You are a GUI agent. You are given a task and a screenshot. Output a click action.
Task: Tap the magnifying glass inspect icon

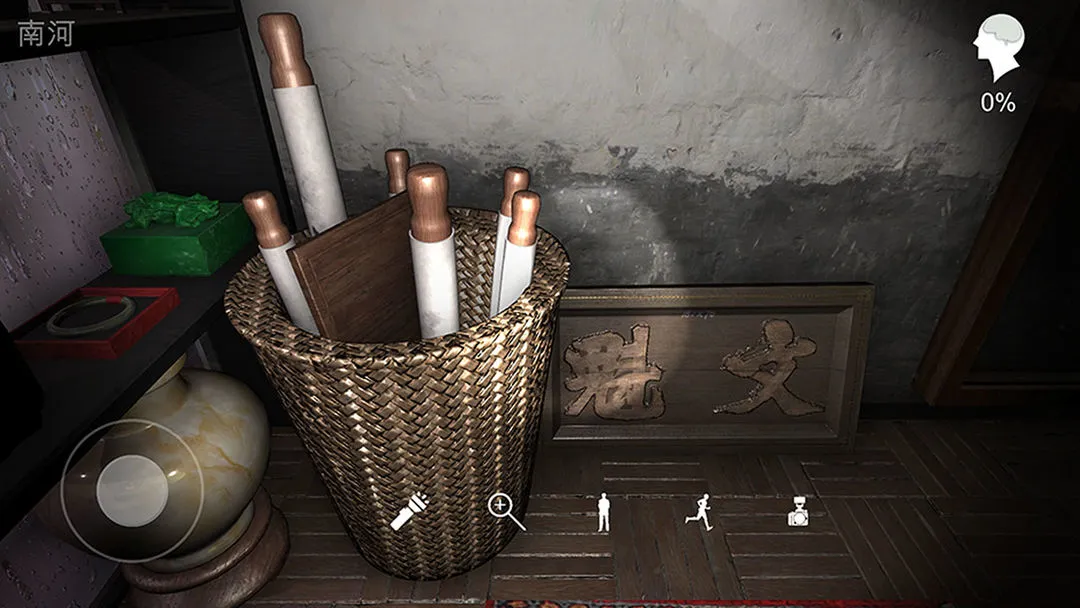tap(505, 511)
